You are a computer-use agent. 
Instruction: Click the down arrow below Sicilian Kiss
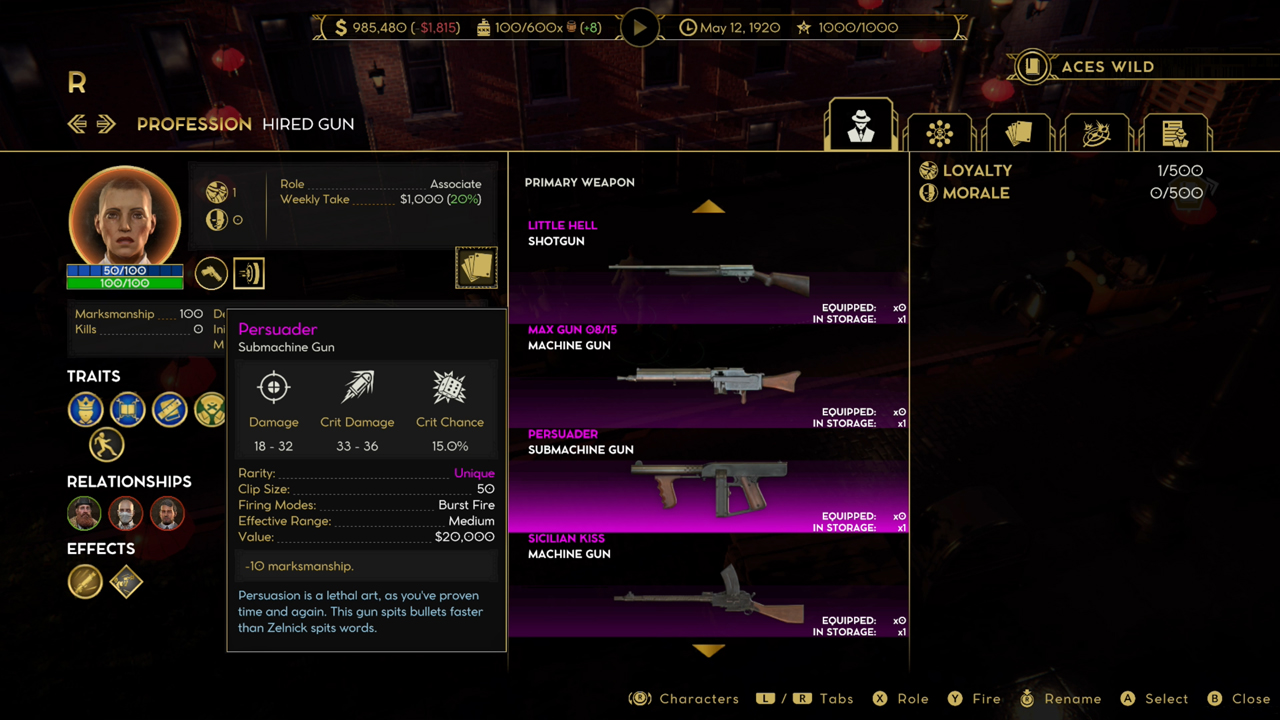point(709,651)
